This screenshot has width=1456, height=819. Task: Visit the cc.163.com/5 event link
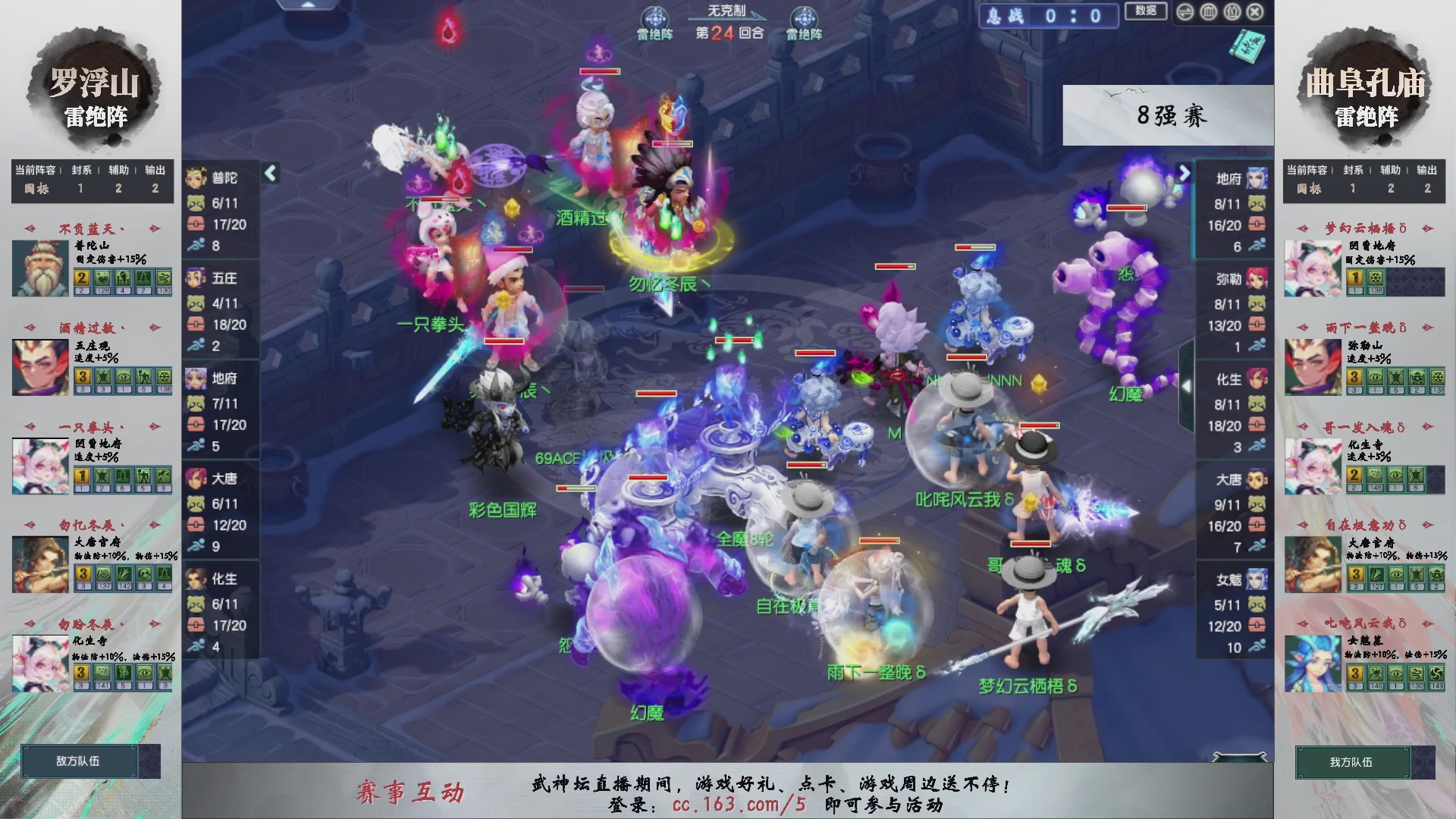pyautogui.click(x=741, y=806)
